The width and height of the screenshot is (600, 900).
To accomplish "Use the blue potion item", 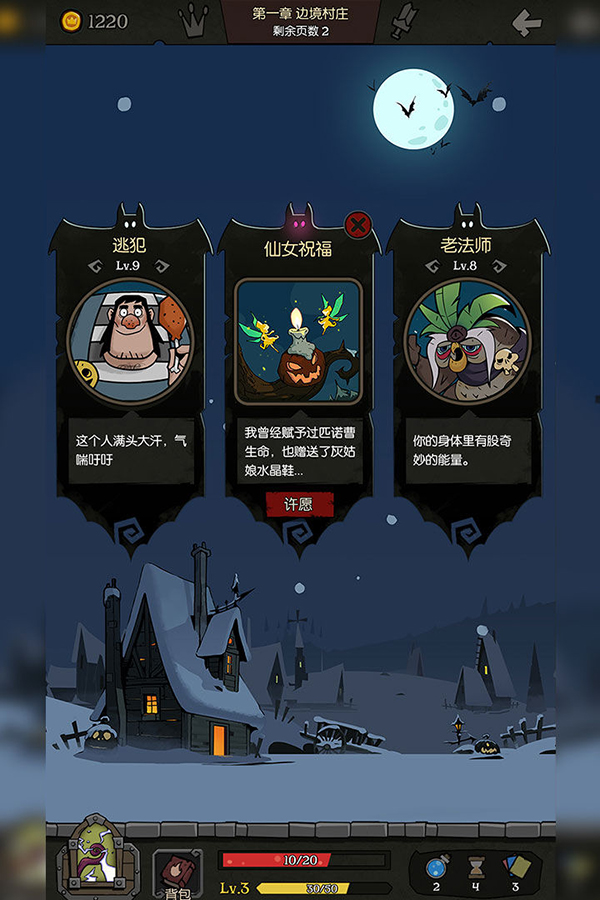I will pos(436,867).
